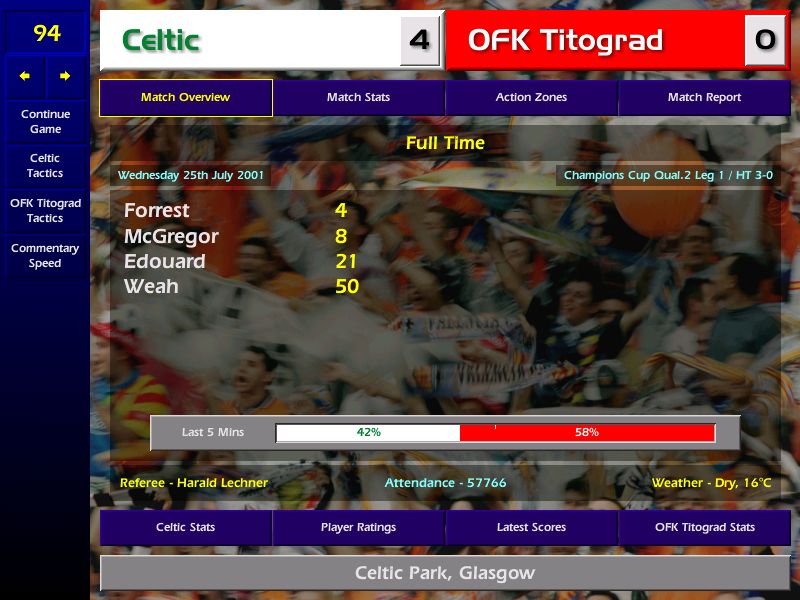800x600 pixels.
Task: Select goalscorer Edouard
Action: (164, 261)
